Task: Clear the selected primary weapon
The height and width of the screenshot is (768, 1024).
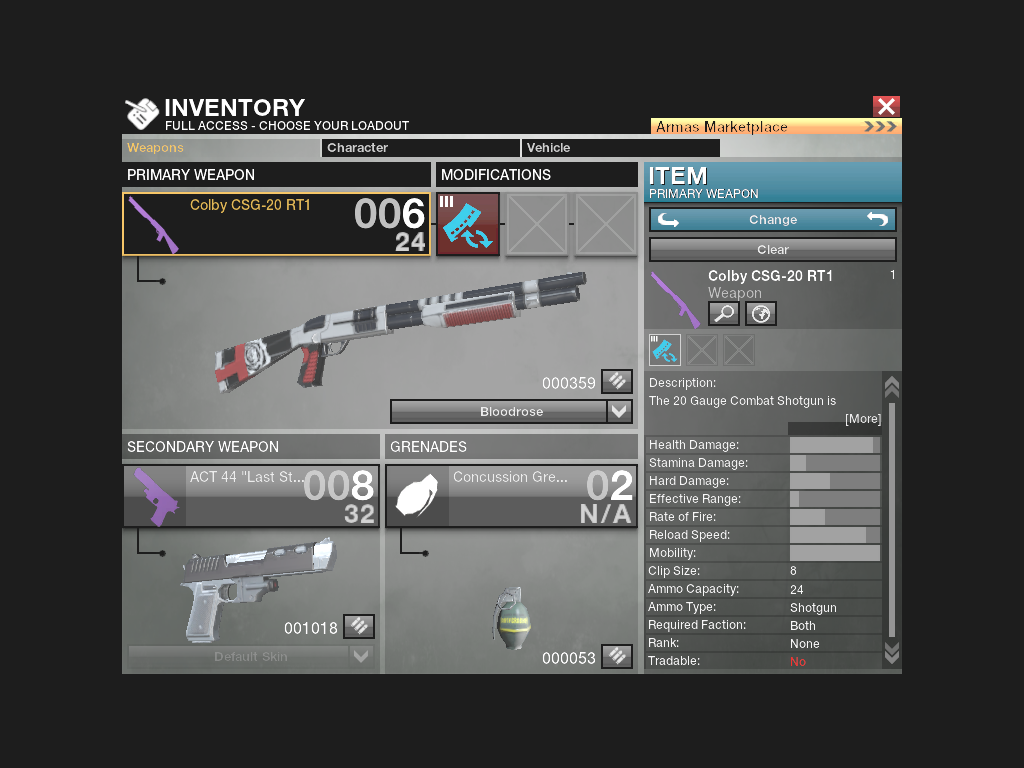Action: click(x=772, y=249)
